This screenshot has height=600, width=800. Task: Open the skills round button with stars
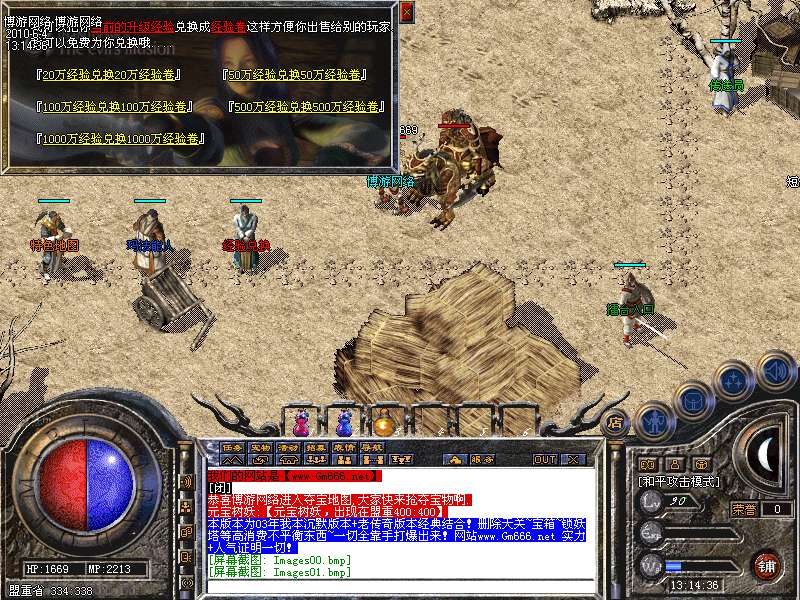(x=734, y=381)
